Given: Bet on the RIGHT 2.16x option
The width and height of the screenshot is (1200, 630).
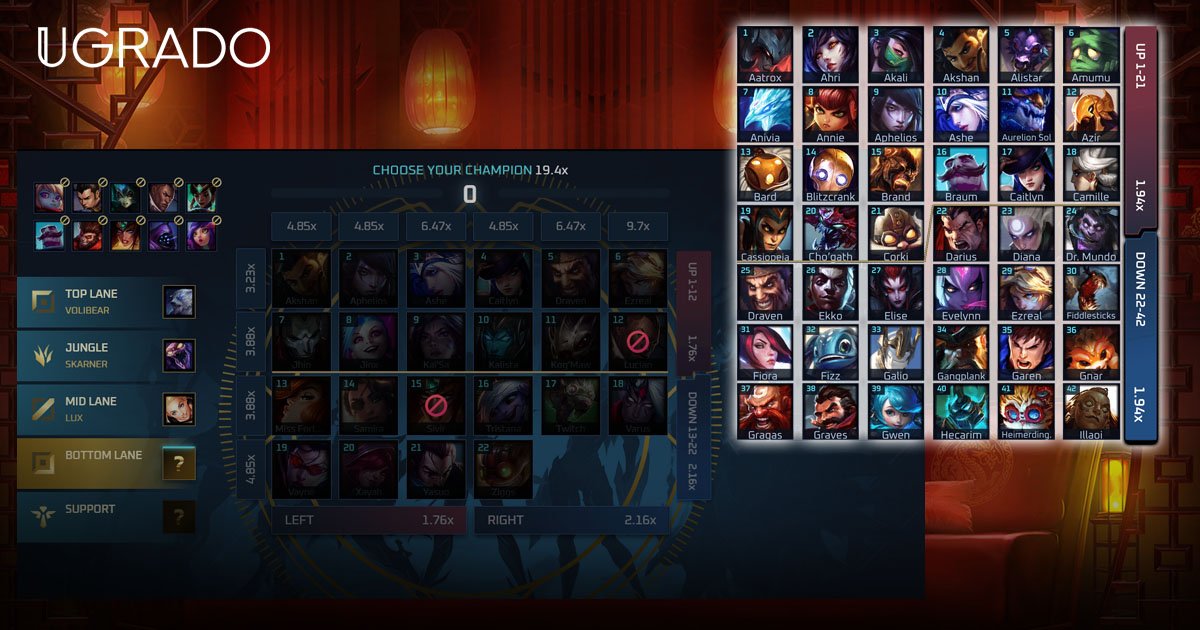Looking at the screenshot, I should coord(571,520).
